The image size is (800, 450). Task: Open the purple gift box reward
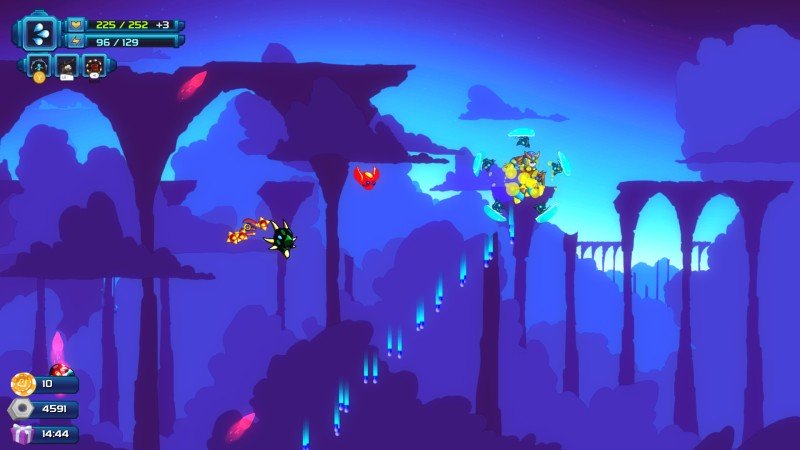[22, 434]
